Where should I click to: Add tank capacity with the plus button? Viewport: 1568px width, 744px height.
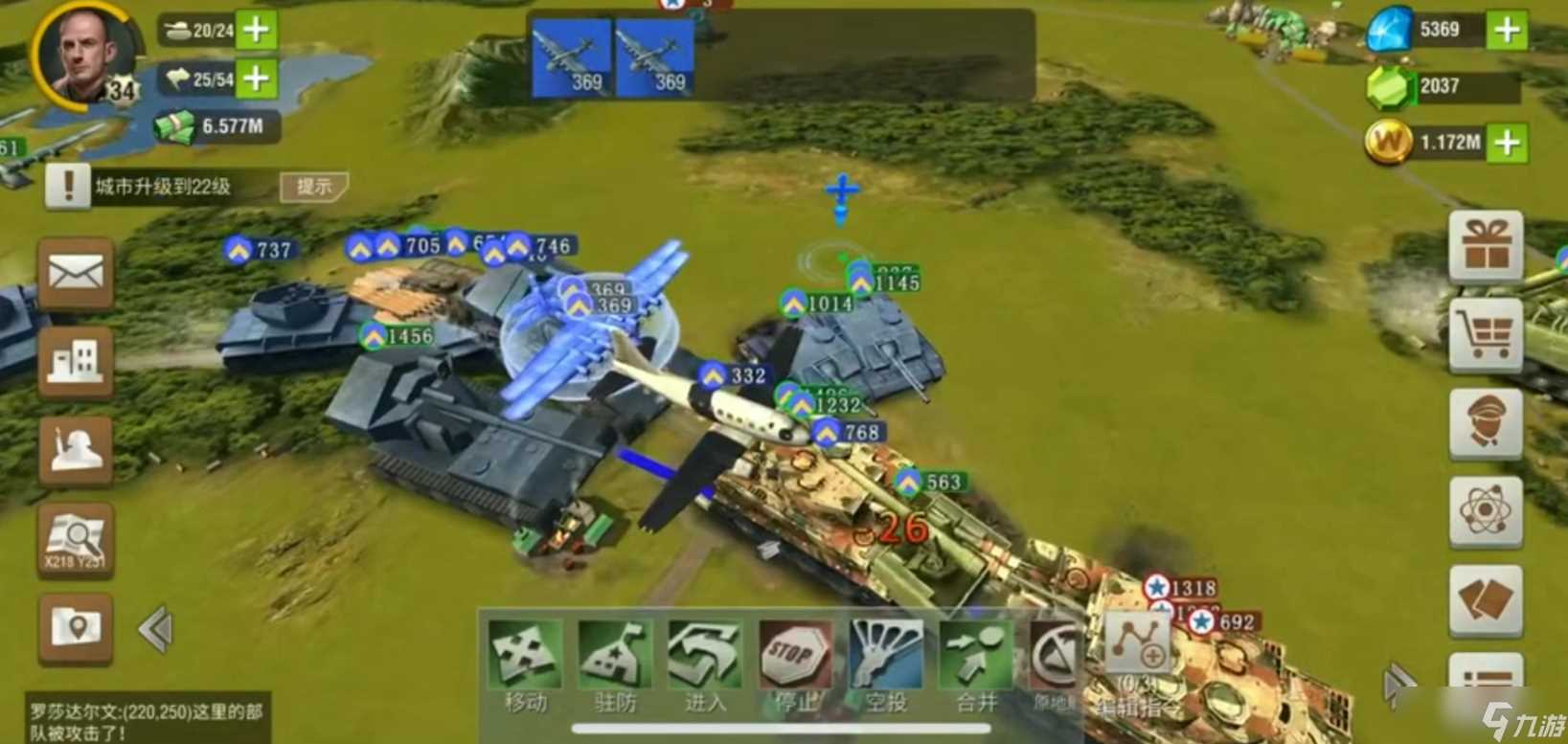click(x=256, y=30)
